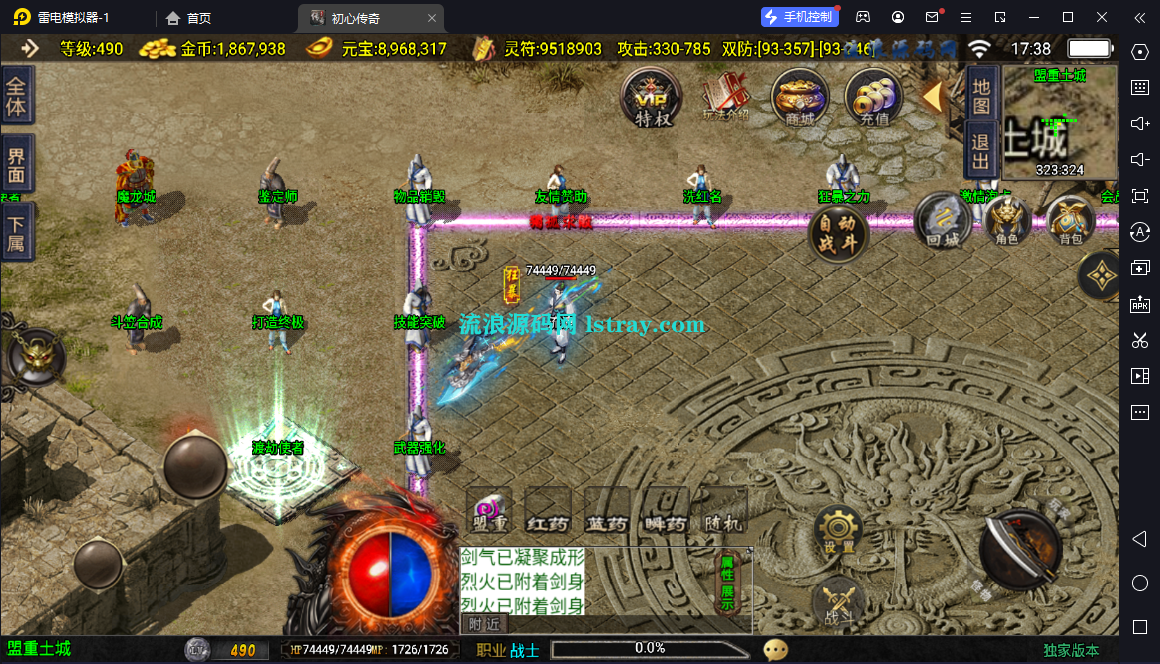Open the 背包 backpack

[1069, 222]
